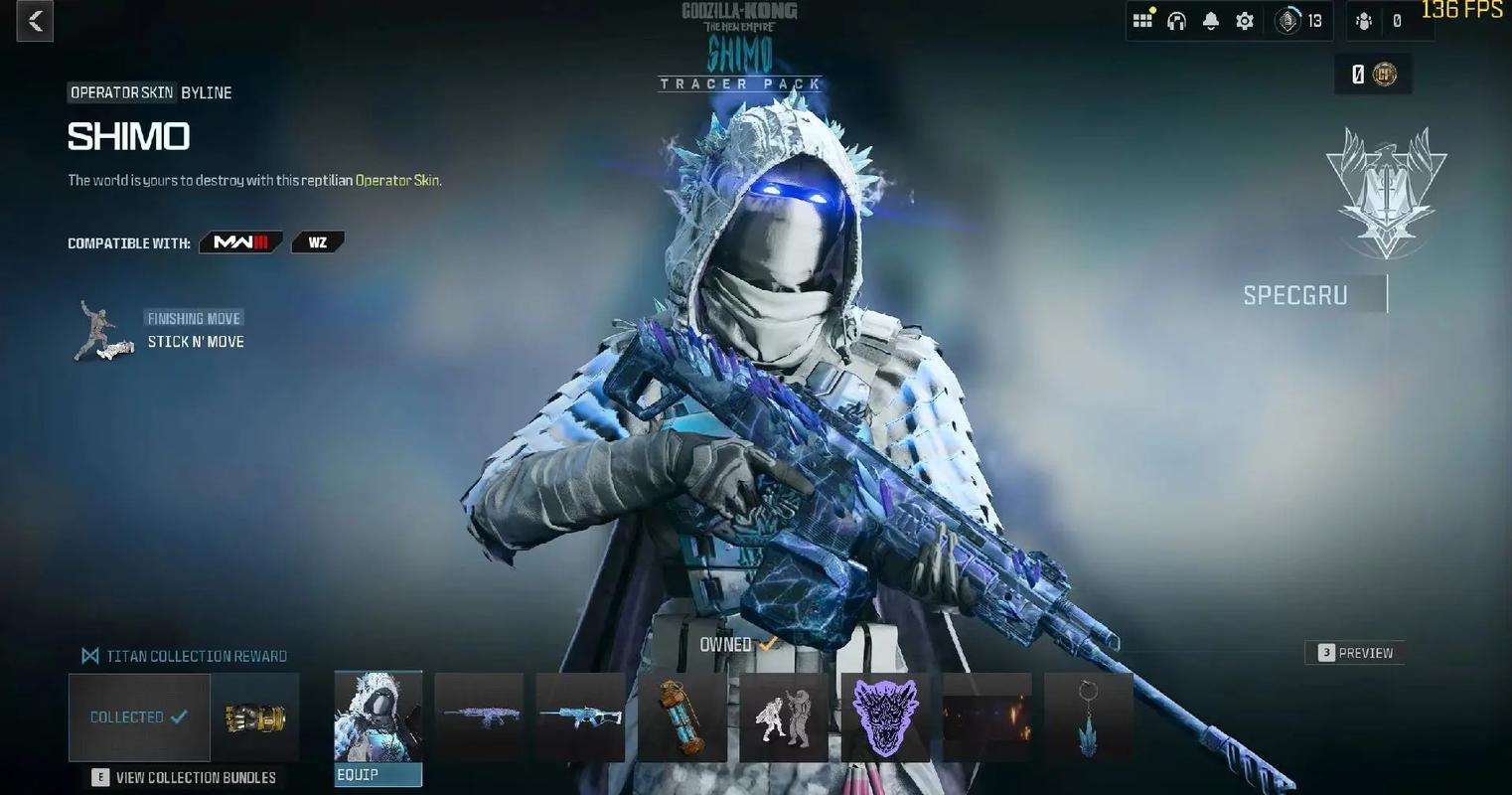The height and width of the screenshot is (795, 1512).
Task: Select the purple monster head emblem
Action: [x=885, y=717]
